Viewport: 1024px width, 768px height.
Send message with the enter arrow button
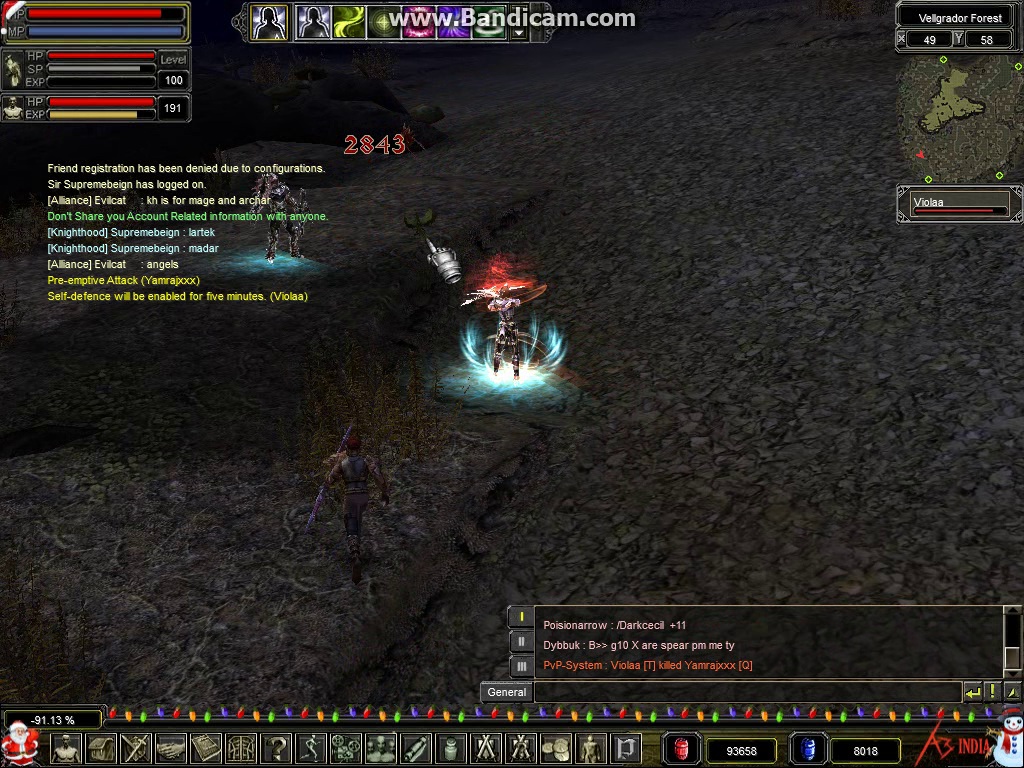pyautogui.click(x=972, y=692)
